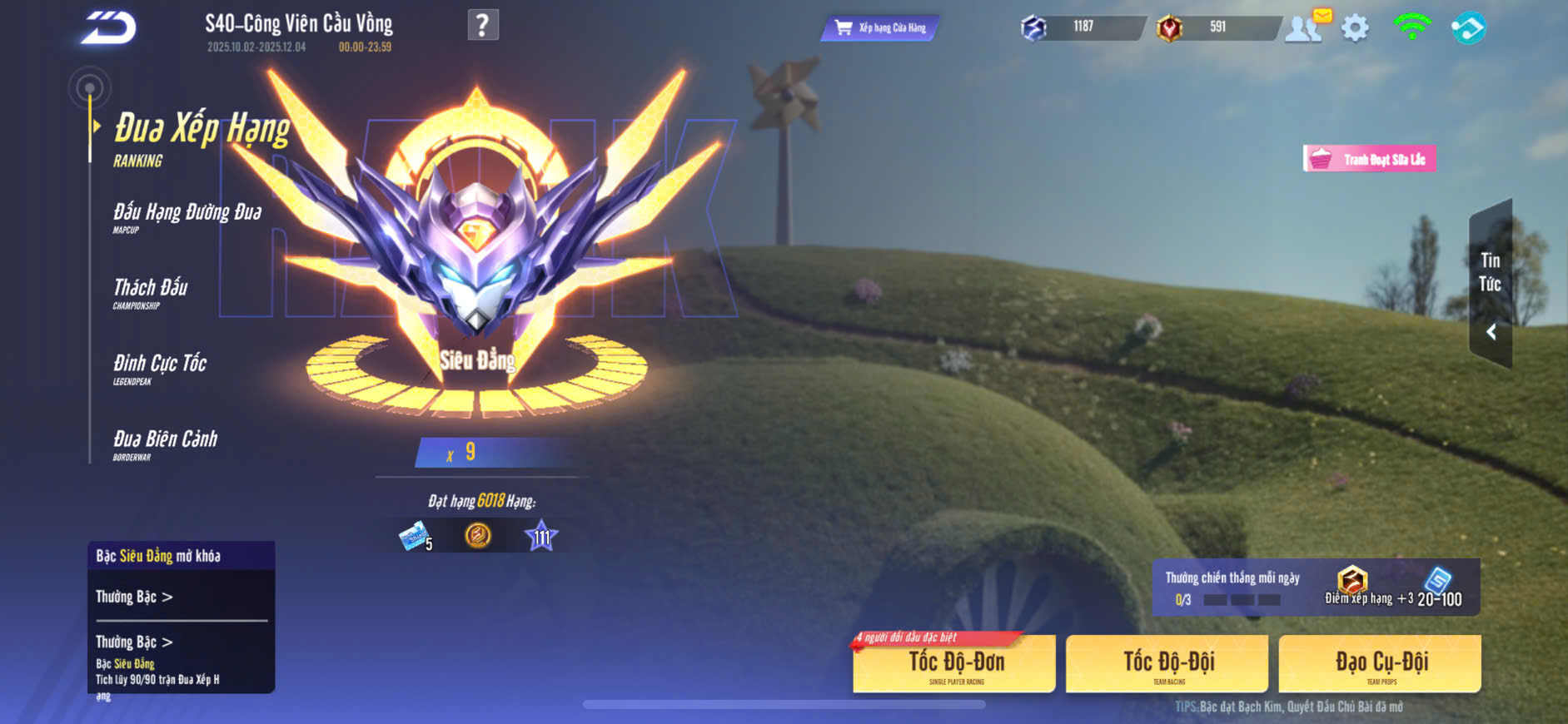Open the question mark help button
Image resolution: width=1568 pixels, height=724 pixels.
click(483, 25)
